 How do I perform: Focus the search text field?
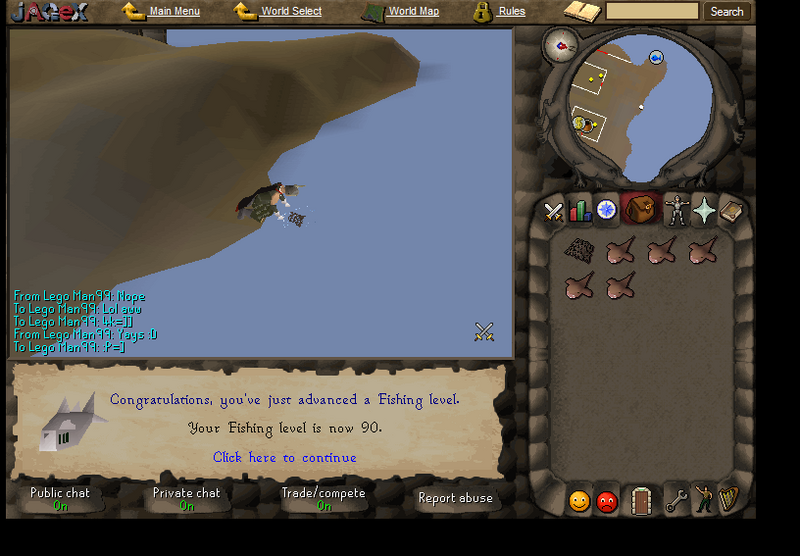(x=652, y=12)
